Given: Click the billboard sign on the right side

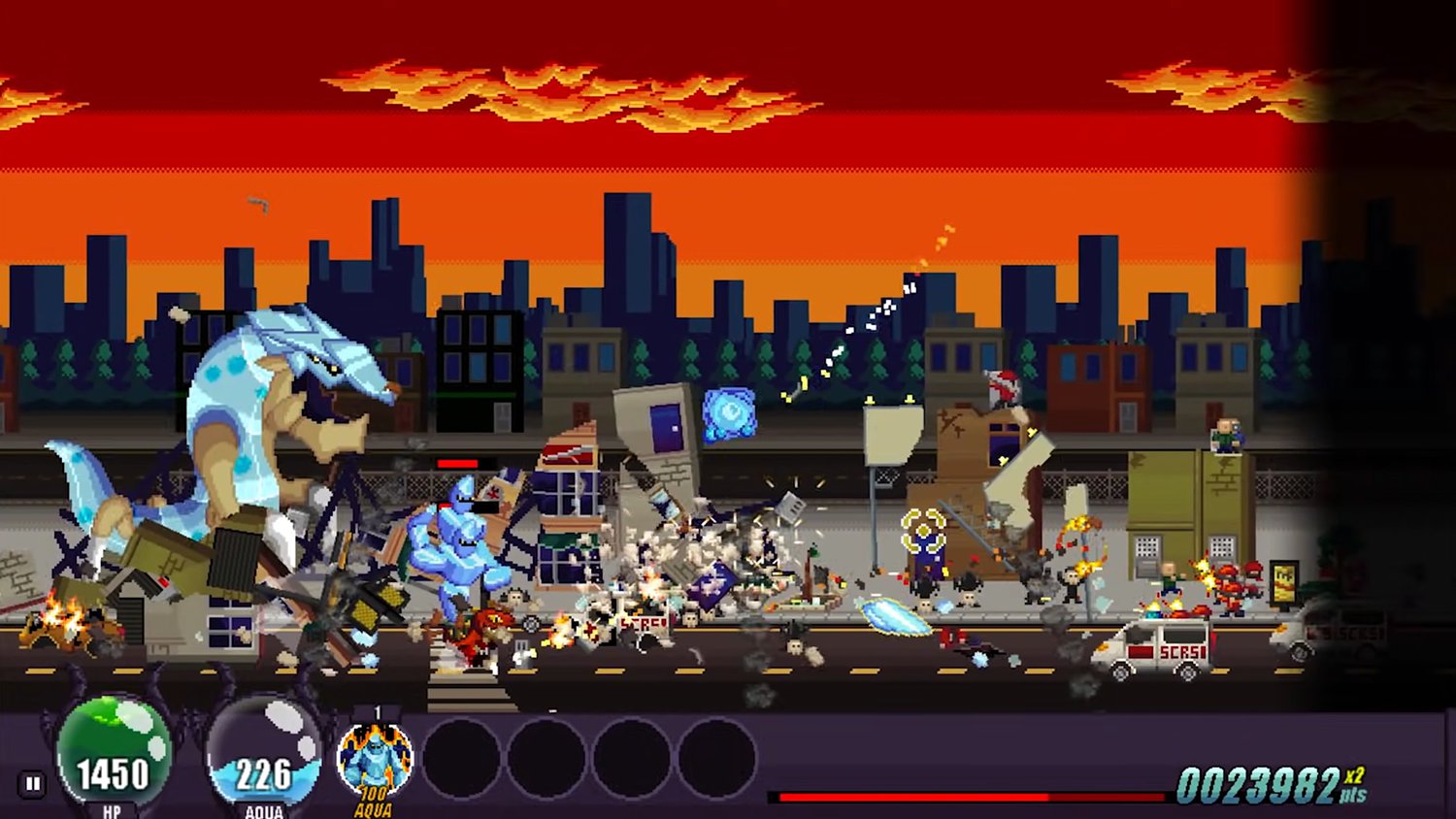Looking at the screenshot, I should pyautogui.click(x=1283, y=583).
